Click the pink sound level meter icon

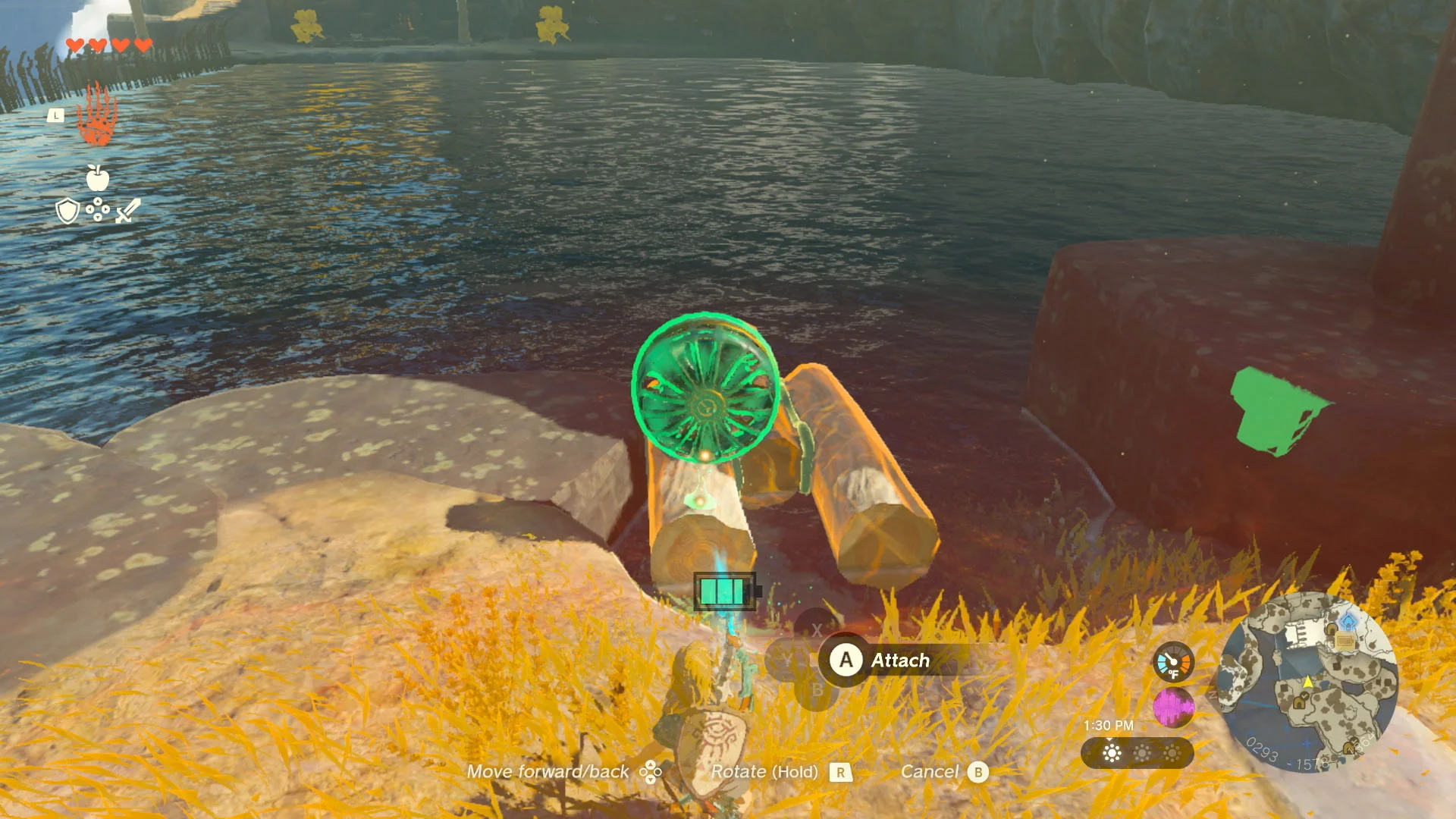(1173, 706)
